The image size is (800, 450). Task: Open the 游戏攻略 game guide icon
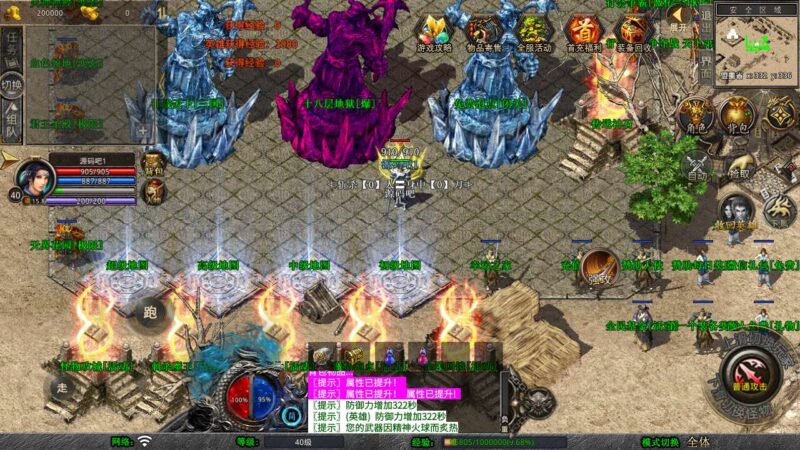pyautogui.click(x=436, y=33)
